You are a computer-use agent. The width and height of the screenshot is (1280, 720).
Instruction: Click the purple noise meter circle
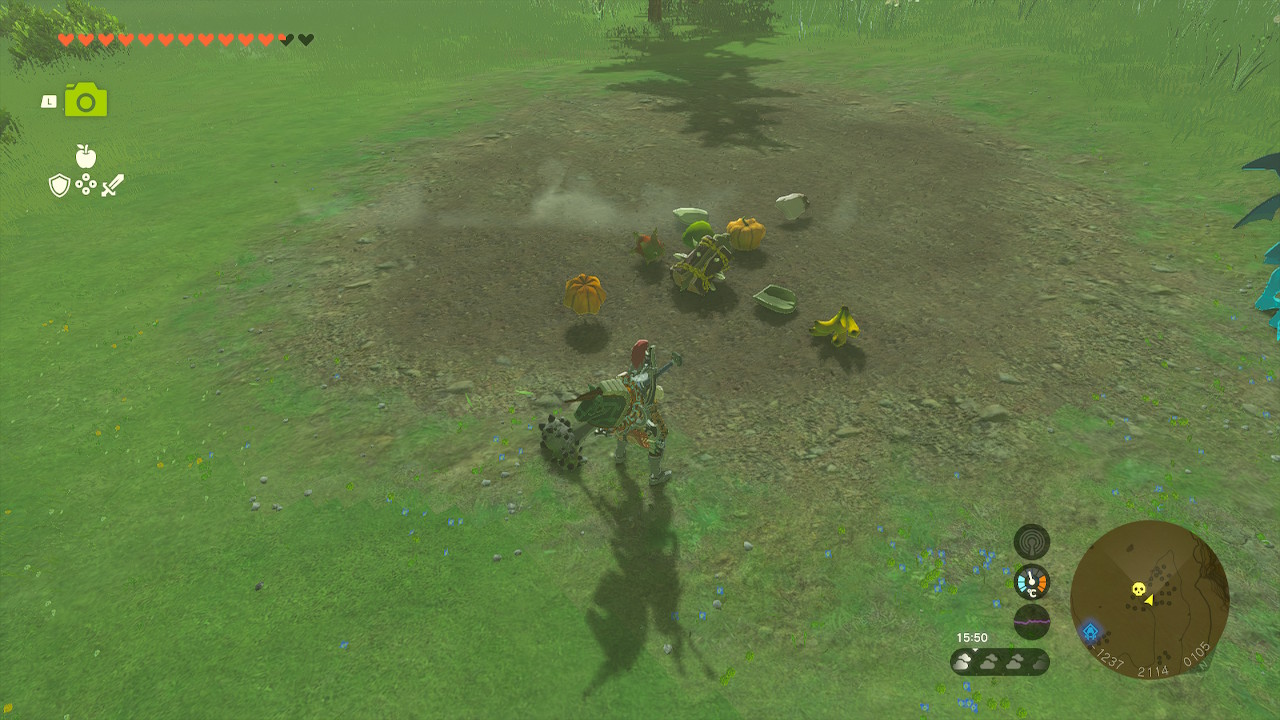pos(1031,621)
